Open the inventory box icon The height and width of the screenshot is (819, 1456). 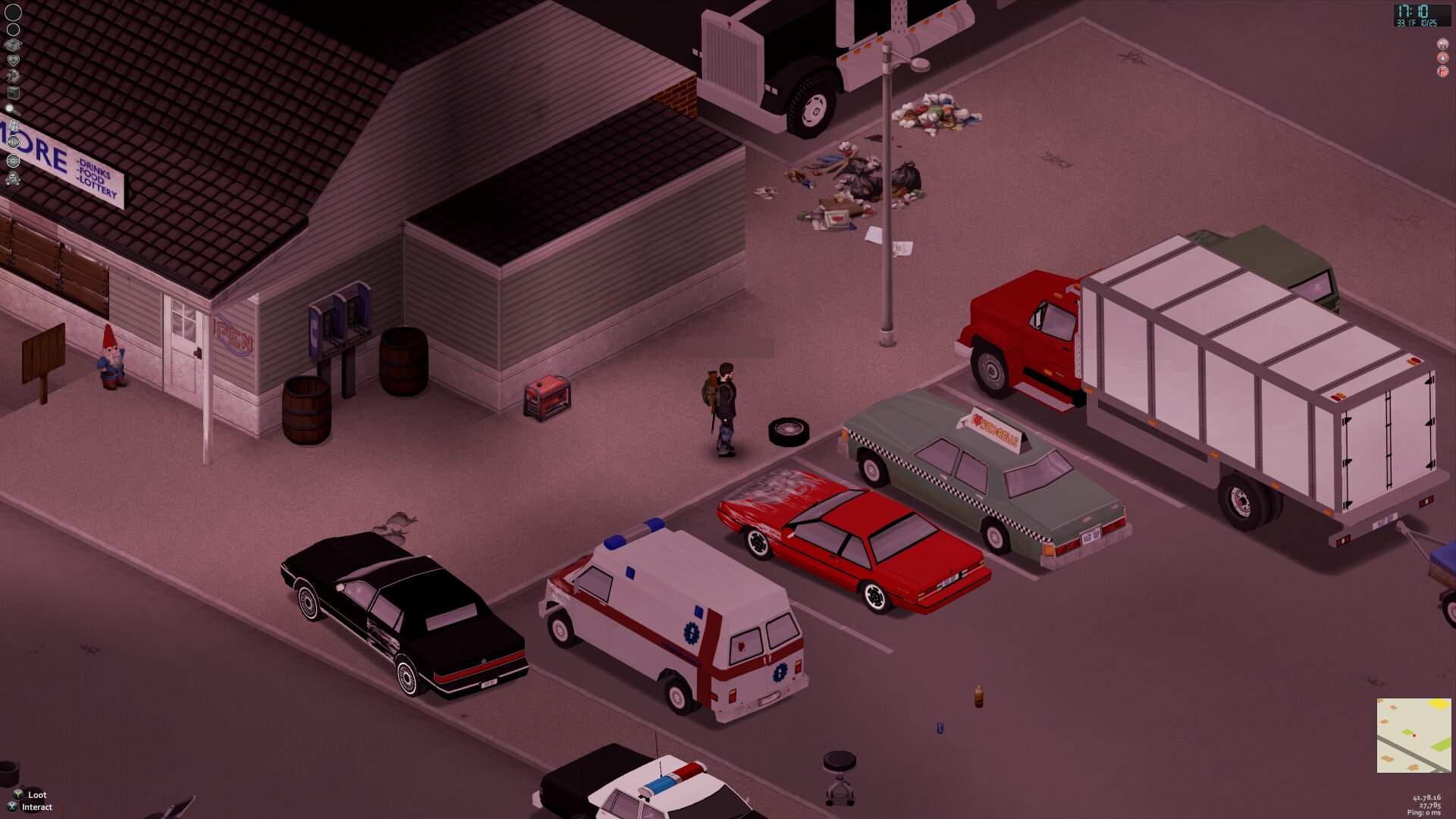click(x=13, y=45)
